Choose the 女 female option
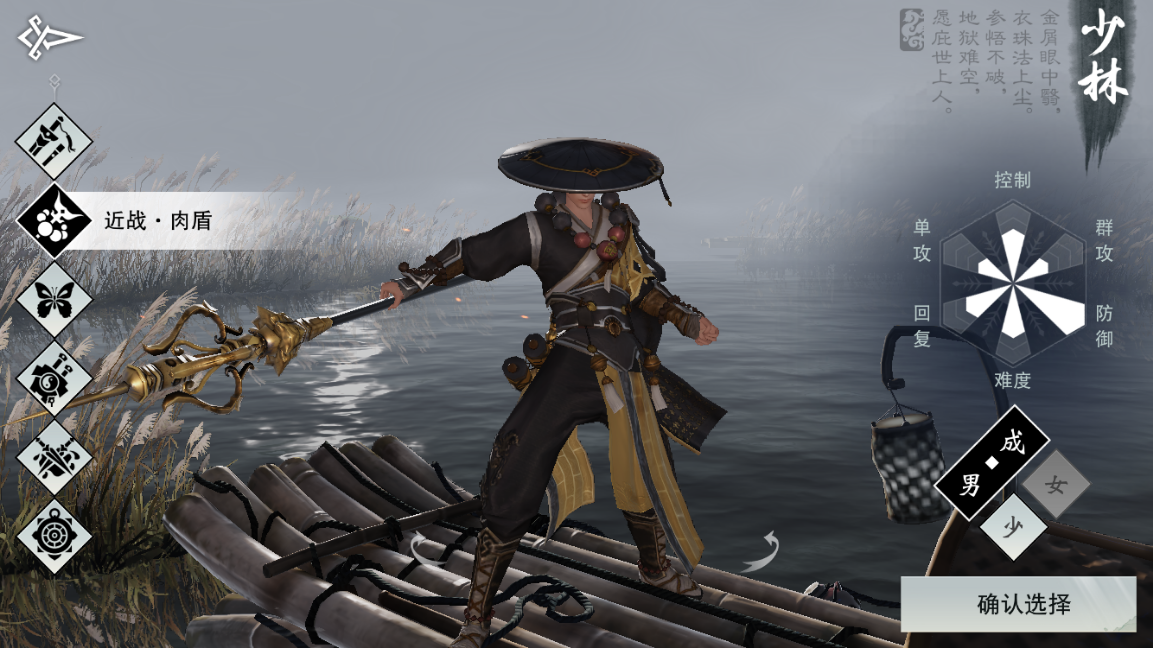This screenshot has width=1153, height=648. tap(1055, 485)
